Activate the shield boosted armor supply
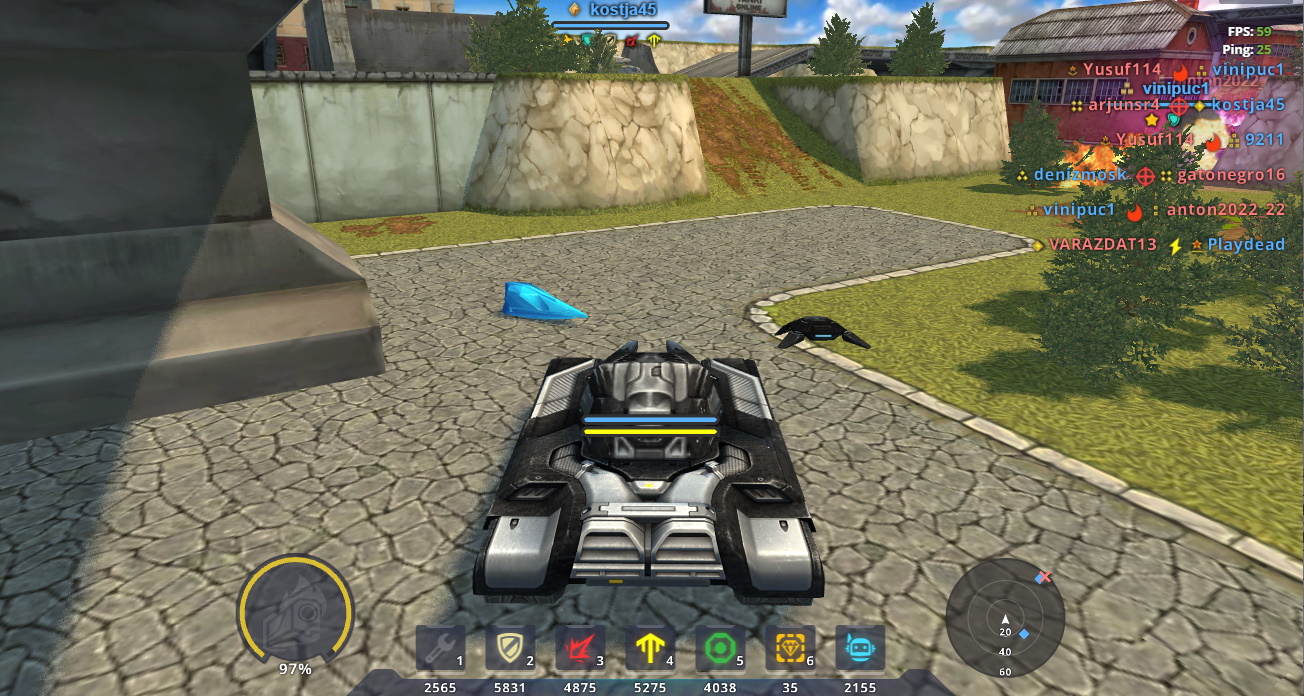 coord(510,649)
